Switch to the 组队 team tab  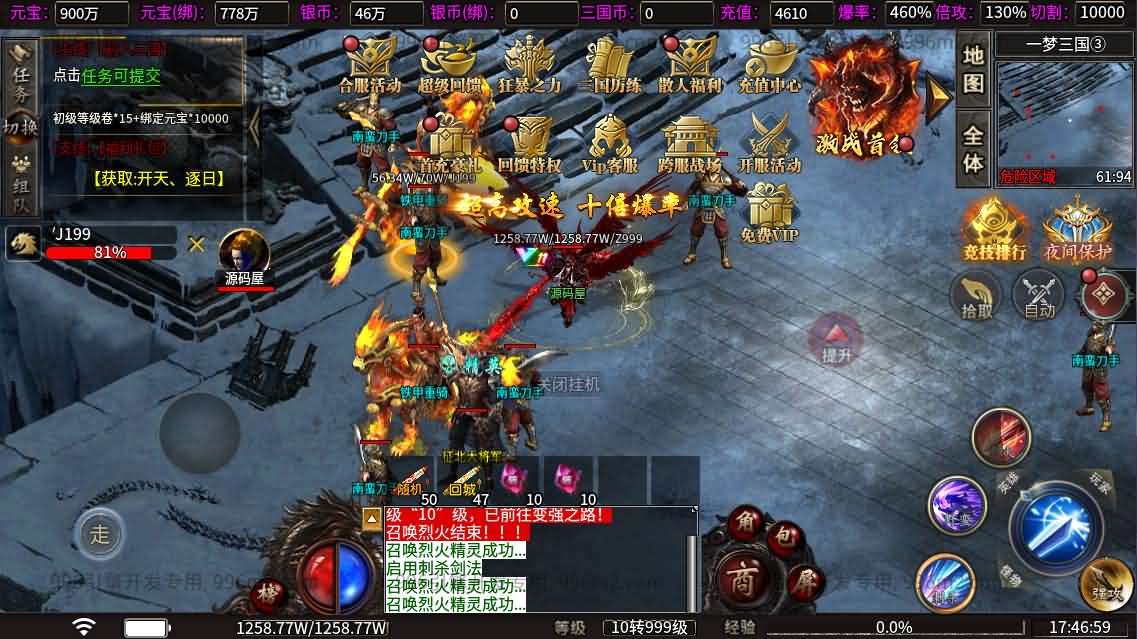point(21,186)
